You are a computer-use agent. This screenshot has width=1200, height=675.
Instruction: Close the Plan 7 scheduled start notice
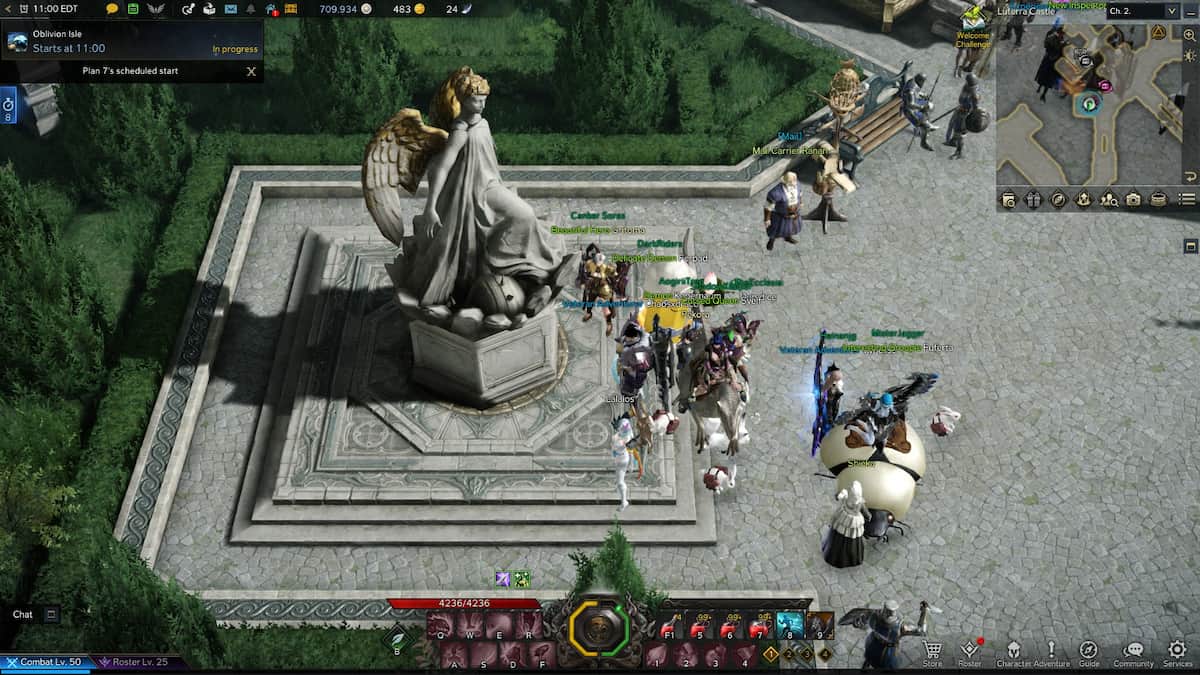[251, 71]
